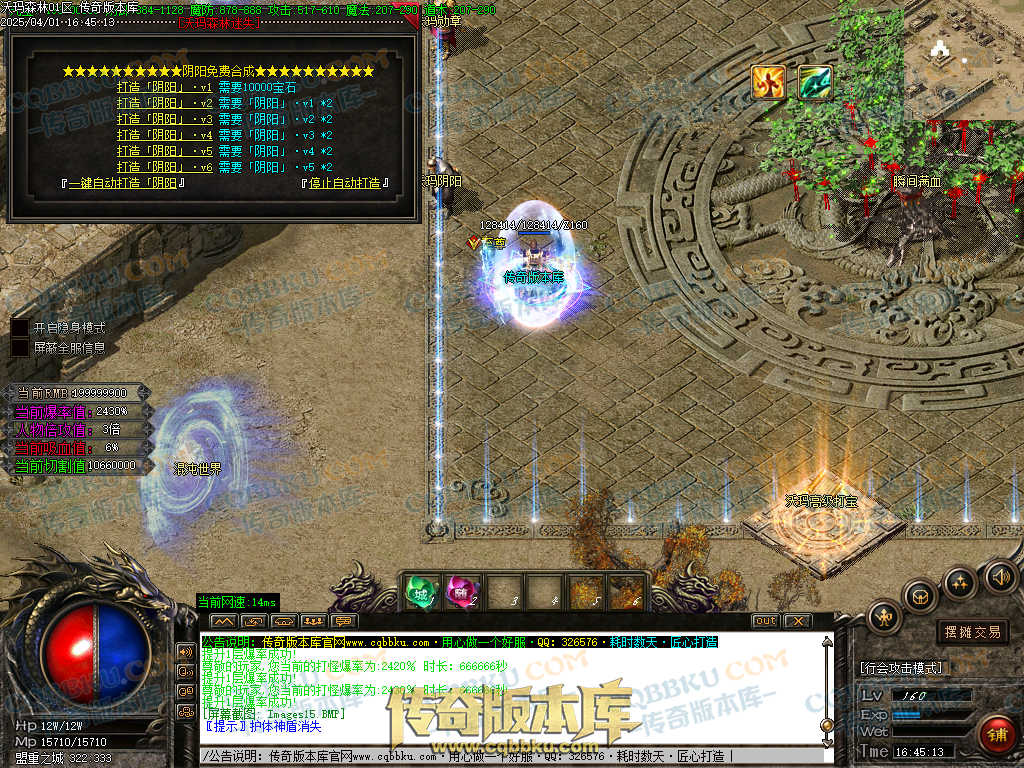
Task: Activate the flame skill buff icon
Action: pyautogui.click(x=768, y=82)
